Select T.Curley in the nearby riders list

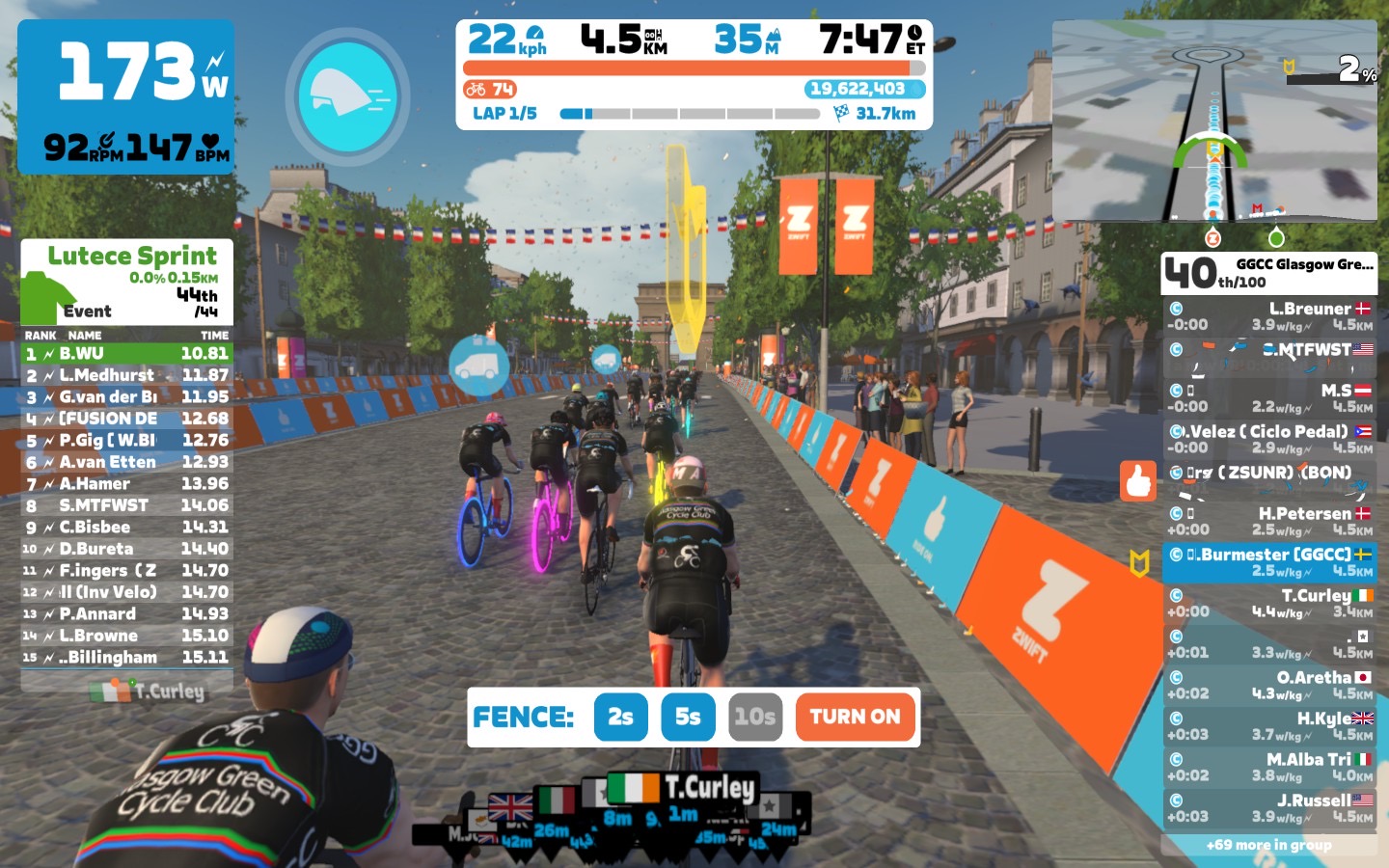(x=1269, y=603)
